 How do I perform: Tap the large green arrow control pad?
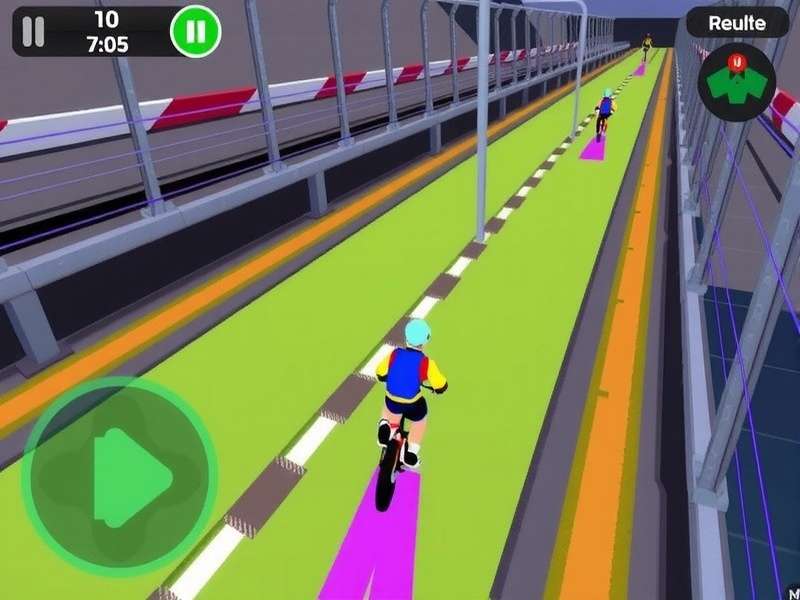[x=119, y=476]
